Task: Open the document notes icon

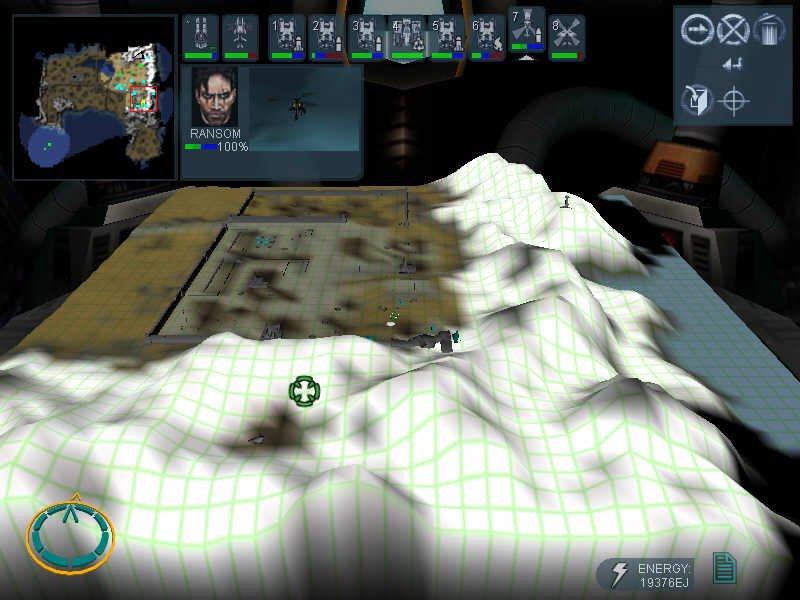Action: 724,569
